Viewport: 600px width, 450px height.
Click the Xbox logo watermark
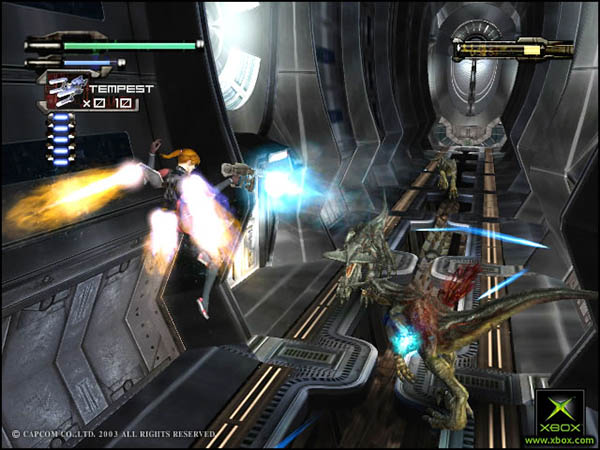click(x=559, y=415)
